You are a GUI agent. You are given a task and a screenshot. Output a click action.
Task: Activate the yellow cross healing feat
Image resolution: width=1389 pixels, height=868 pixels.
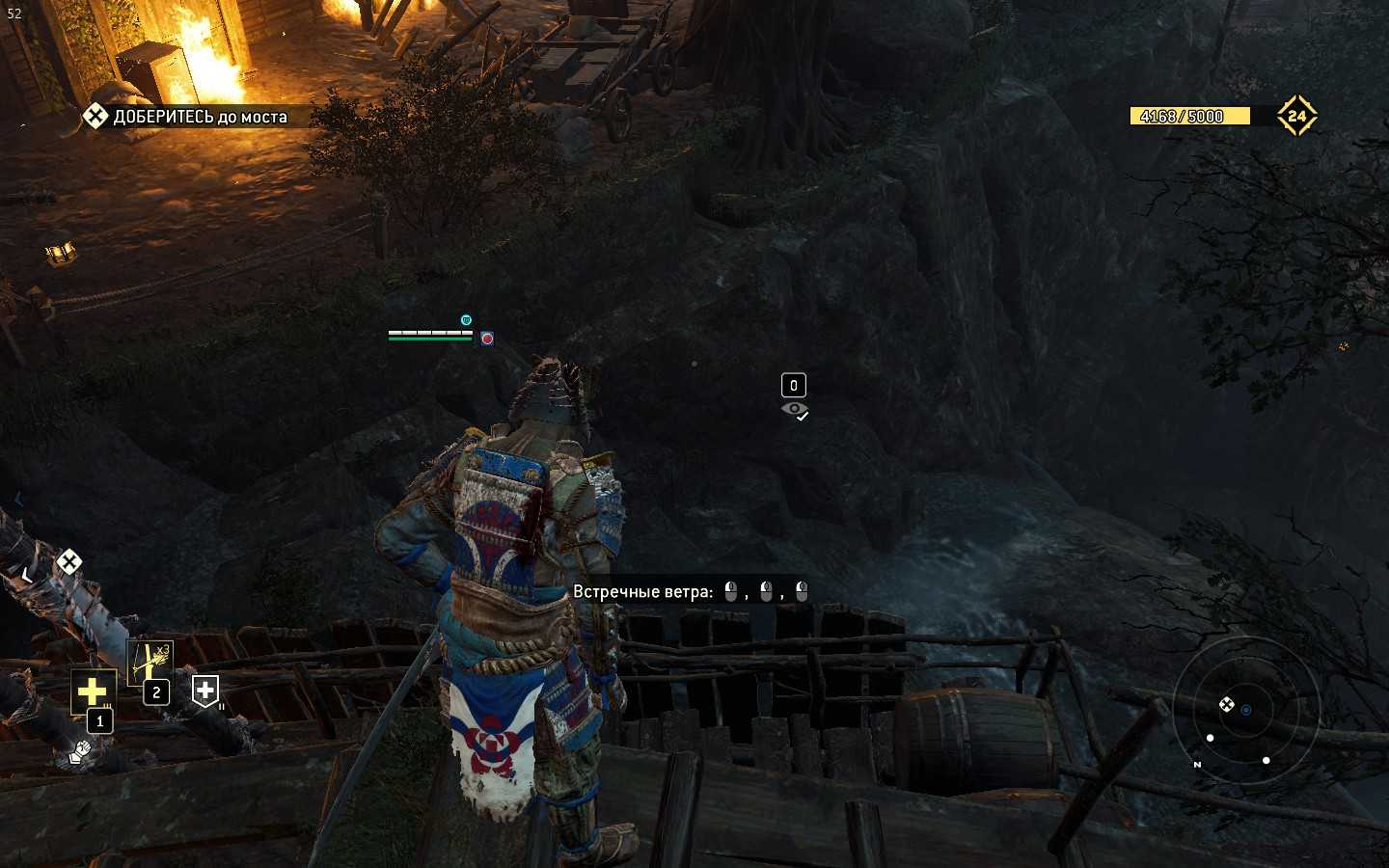(93, 691)
